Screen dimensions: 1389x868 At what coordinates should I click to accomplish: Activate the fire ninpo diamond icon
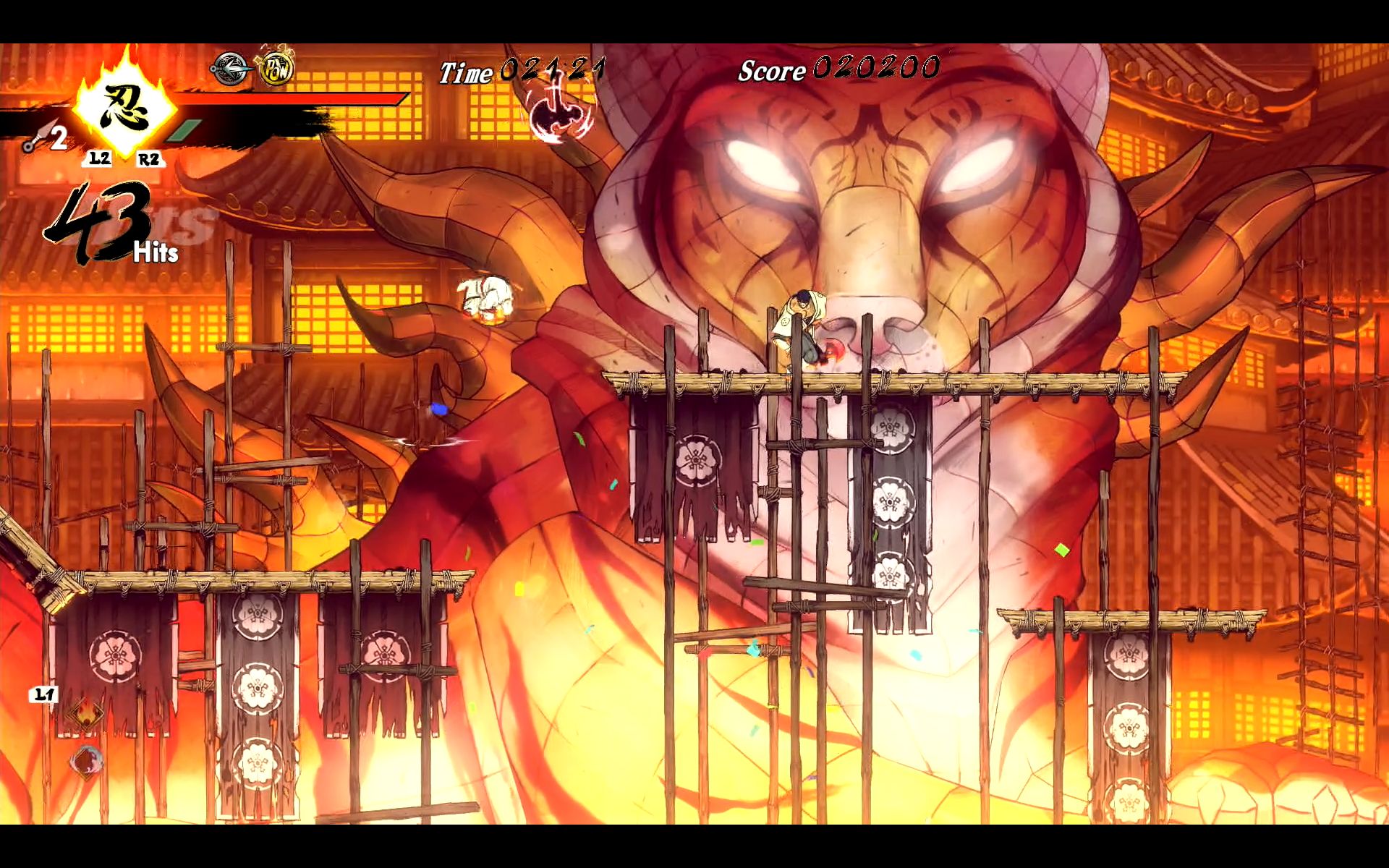[x=85, y=715]
